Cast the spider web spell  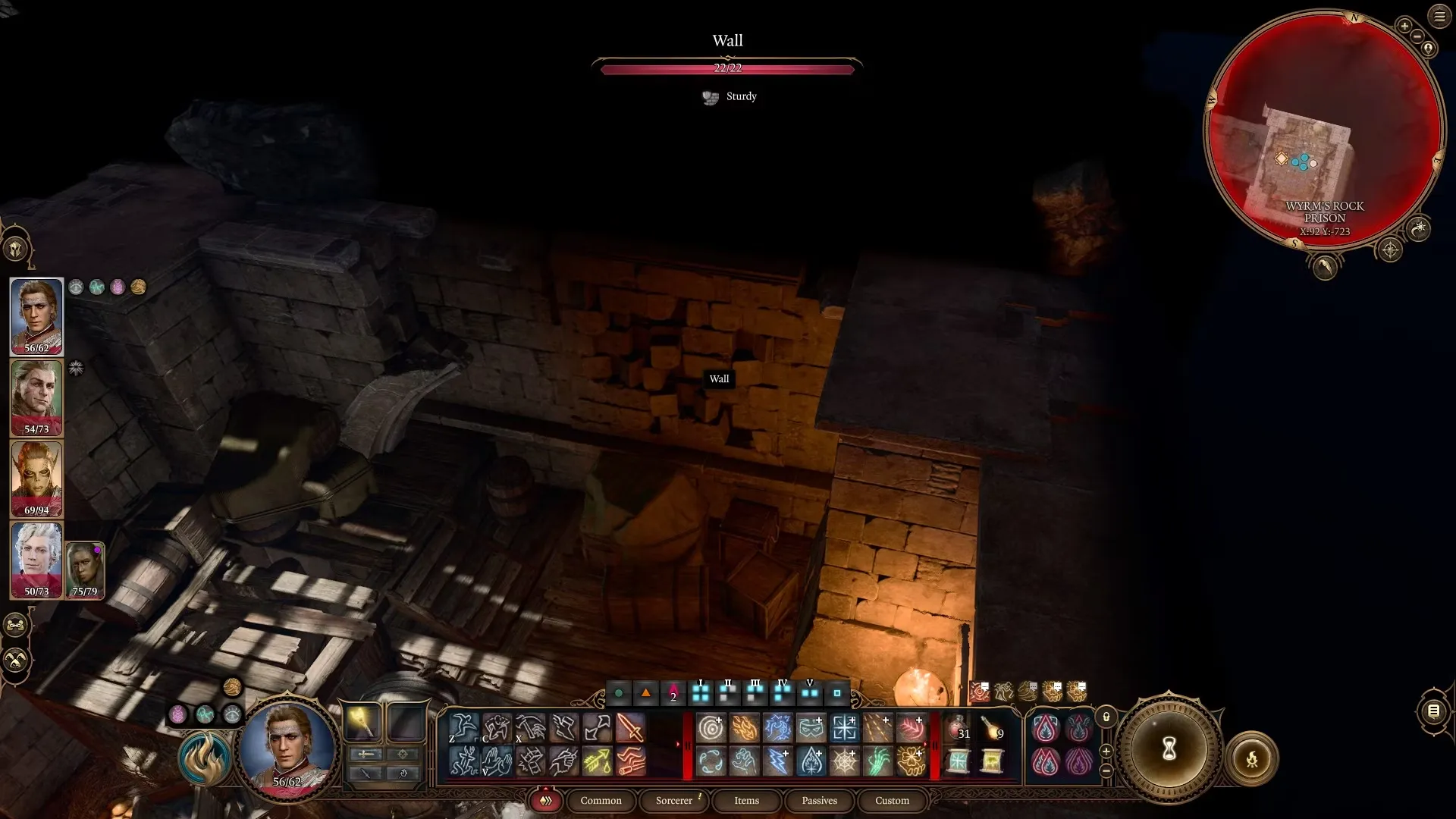844,761
